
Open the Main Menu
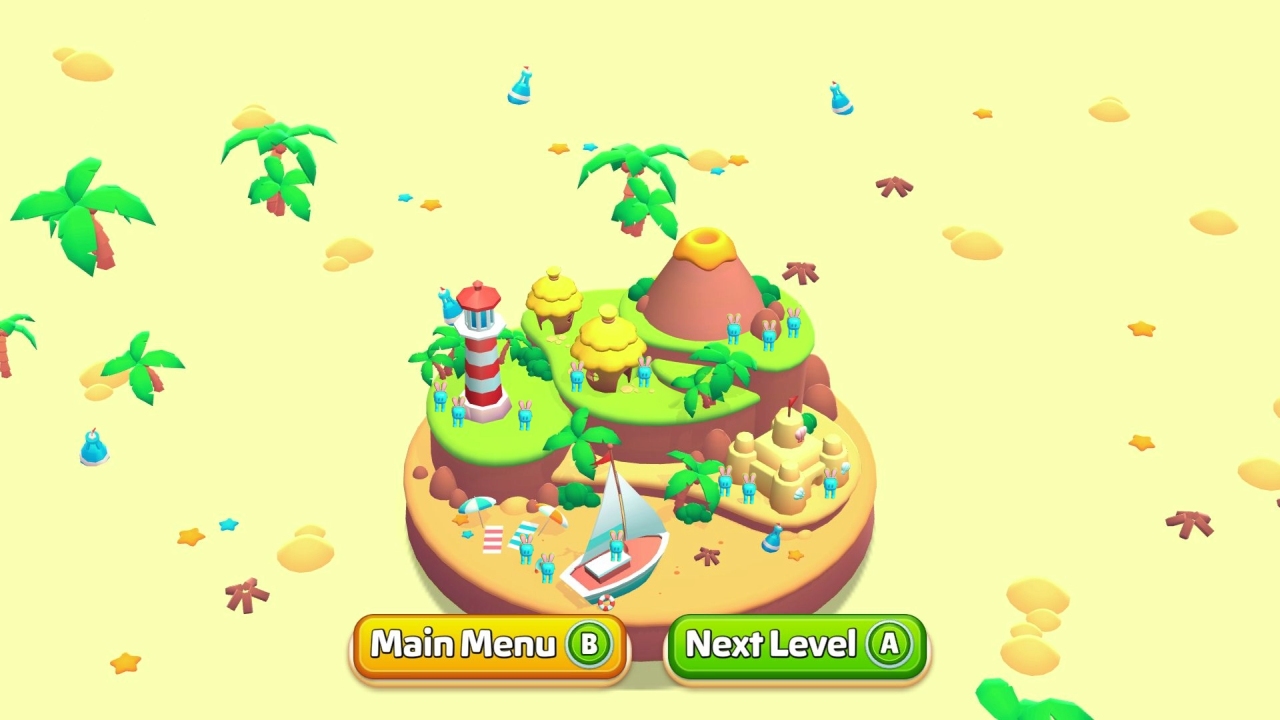[x=488, y=645]
